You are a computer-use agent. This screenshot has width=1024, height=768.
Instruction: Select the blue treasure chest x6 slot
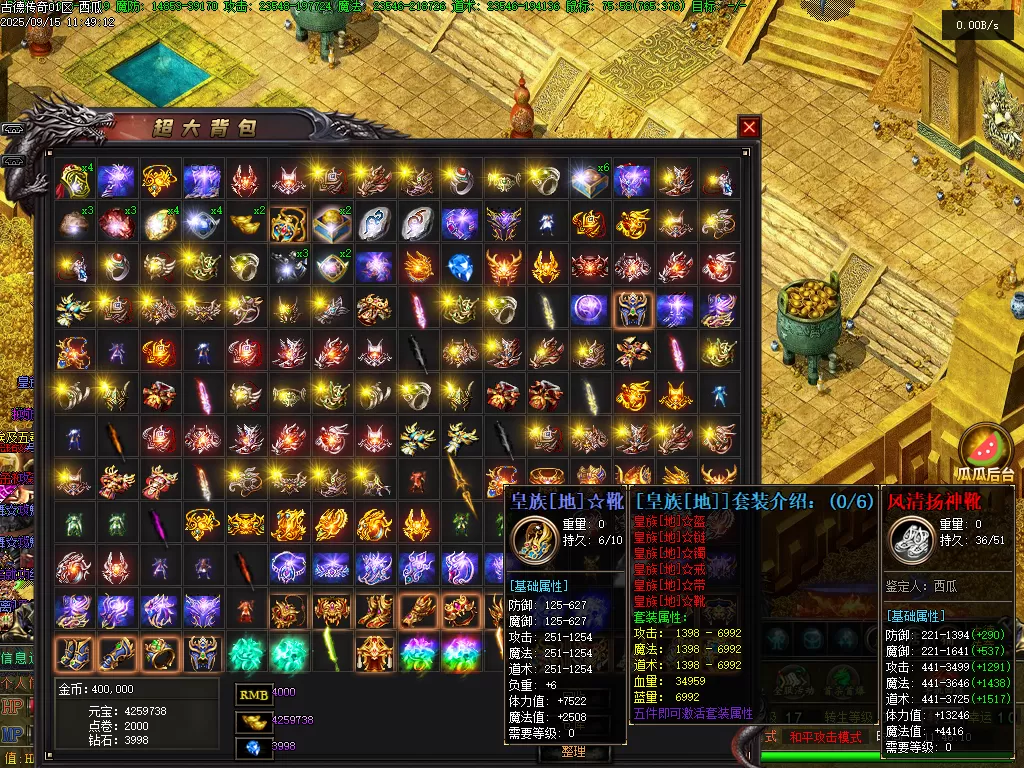(x=590, y=180)
